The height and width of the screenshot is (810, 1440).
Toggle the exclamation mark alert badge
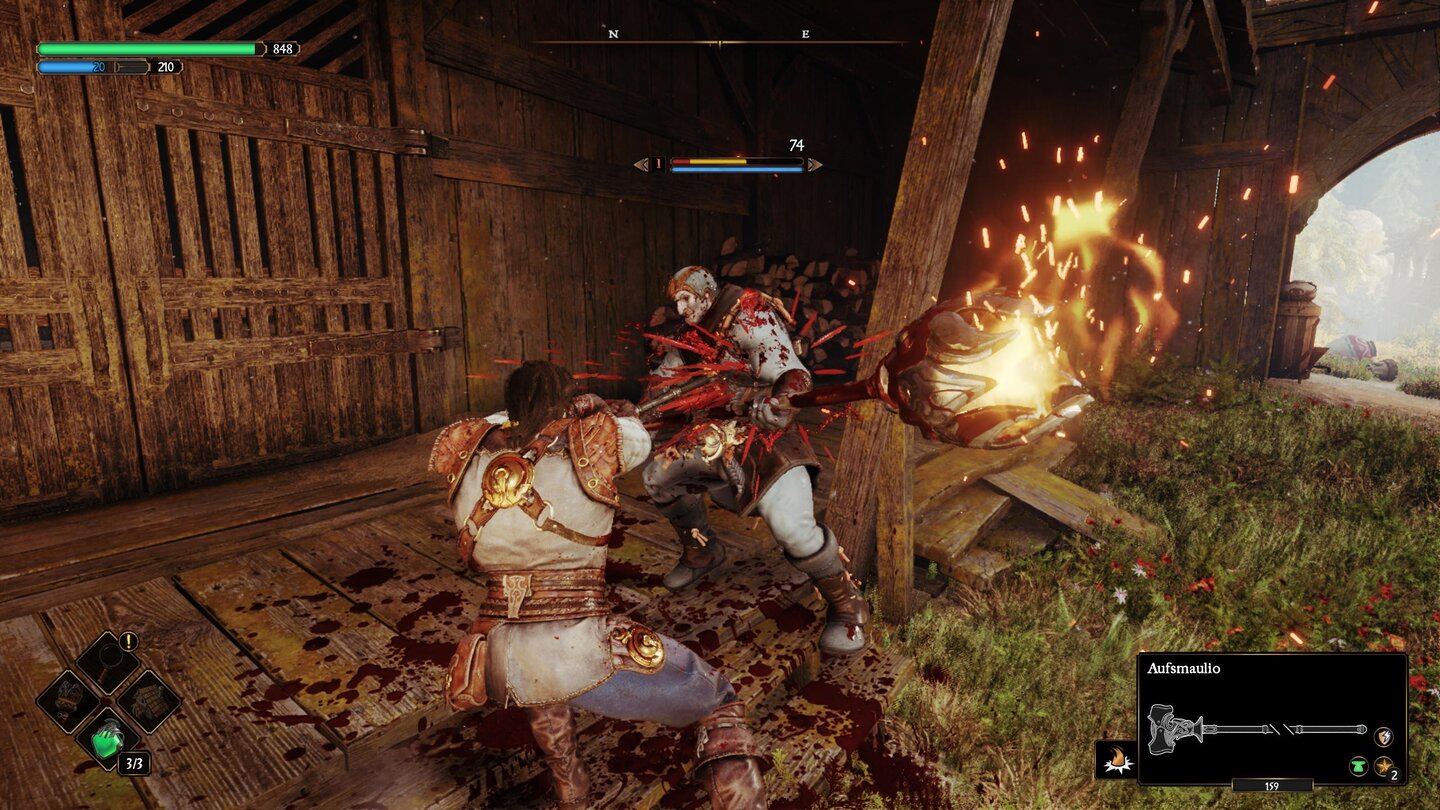tap(128, 641)
